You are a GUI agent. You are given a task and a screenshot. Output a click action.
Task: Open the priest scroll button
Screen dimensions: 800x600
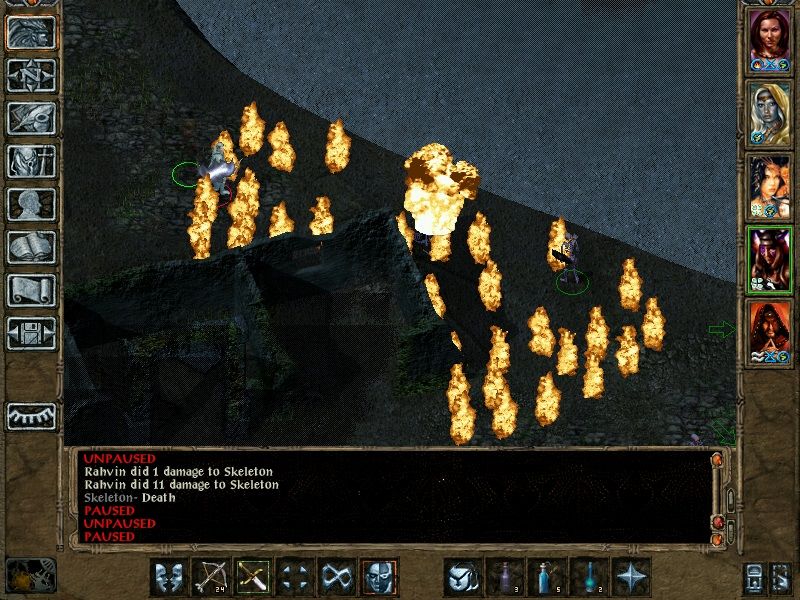click(31, 290)
